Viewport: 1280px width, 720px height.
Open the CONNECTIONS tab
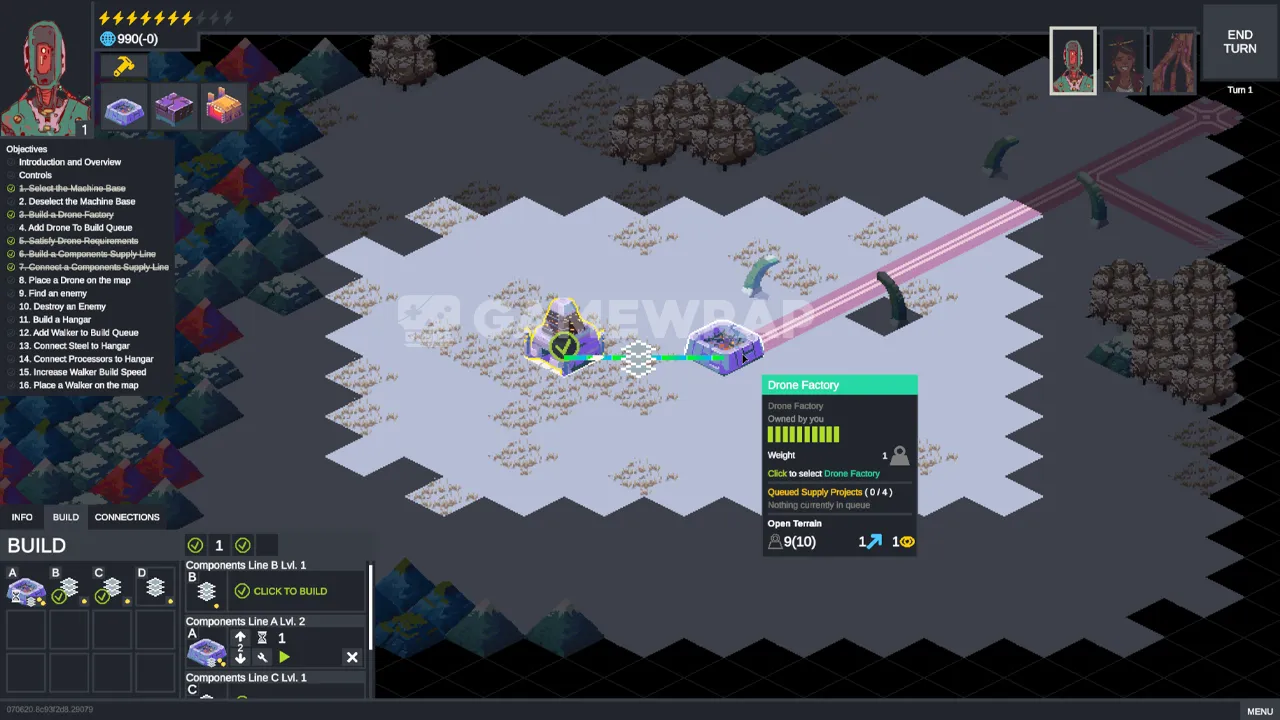127,517
